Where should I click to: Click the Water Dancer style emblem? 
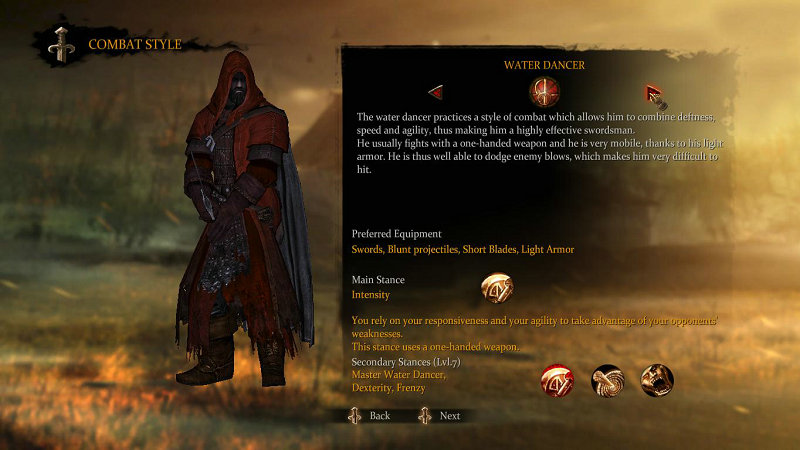click(x=544, y=93)
